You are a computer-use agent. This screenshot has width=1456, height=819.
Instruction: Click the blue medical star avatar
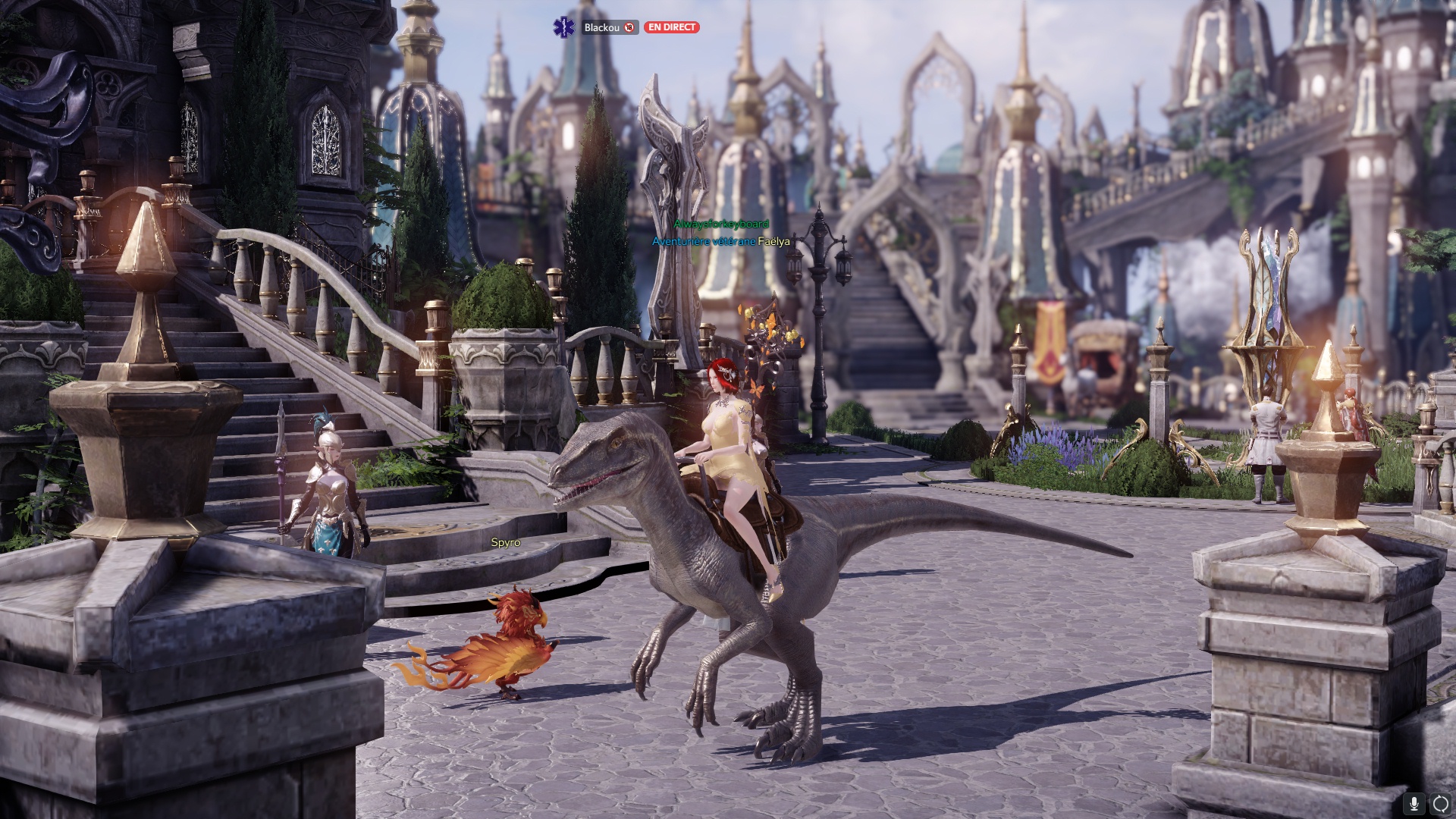tap(564, 27)
